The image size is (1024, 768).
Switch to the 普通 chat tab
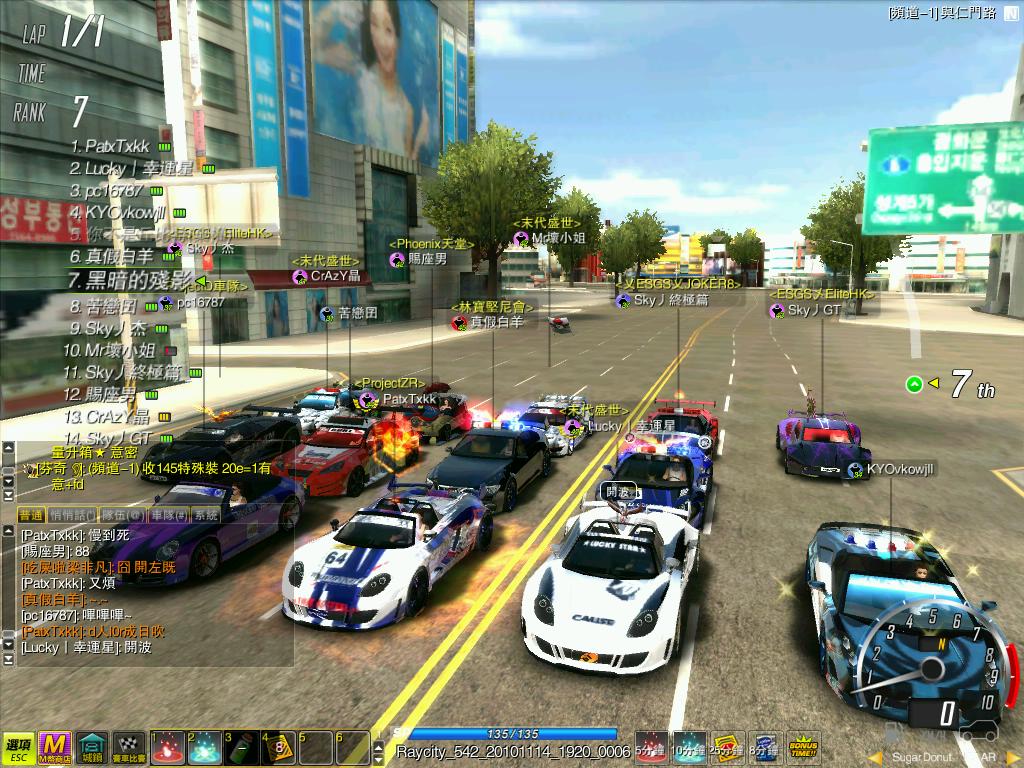(x=31, y=515)
